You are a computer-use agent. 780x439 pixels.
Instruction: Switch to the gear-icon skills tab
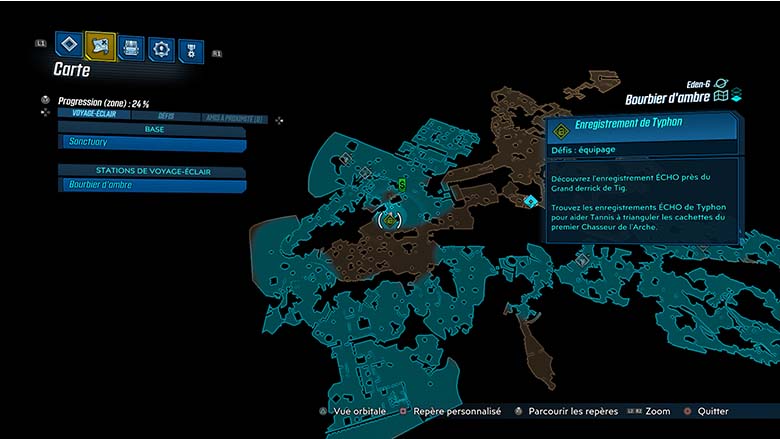point(161,48)
